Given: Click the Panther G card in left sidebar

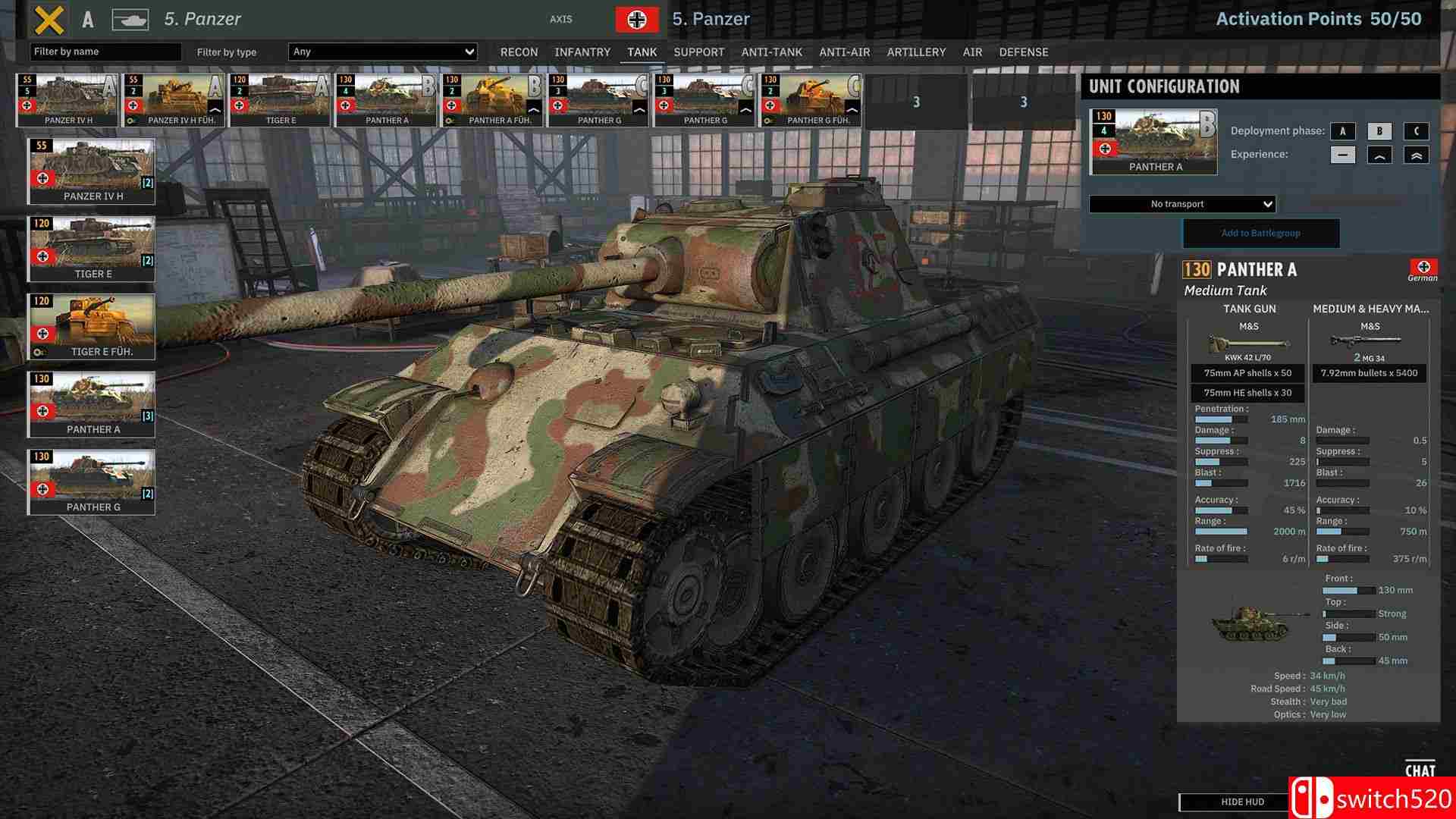Looking at the screenshot, I should pos(92,480).
